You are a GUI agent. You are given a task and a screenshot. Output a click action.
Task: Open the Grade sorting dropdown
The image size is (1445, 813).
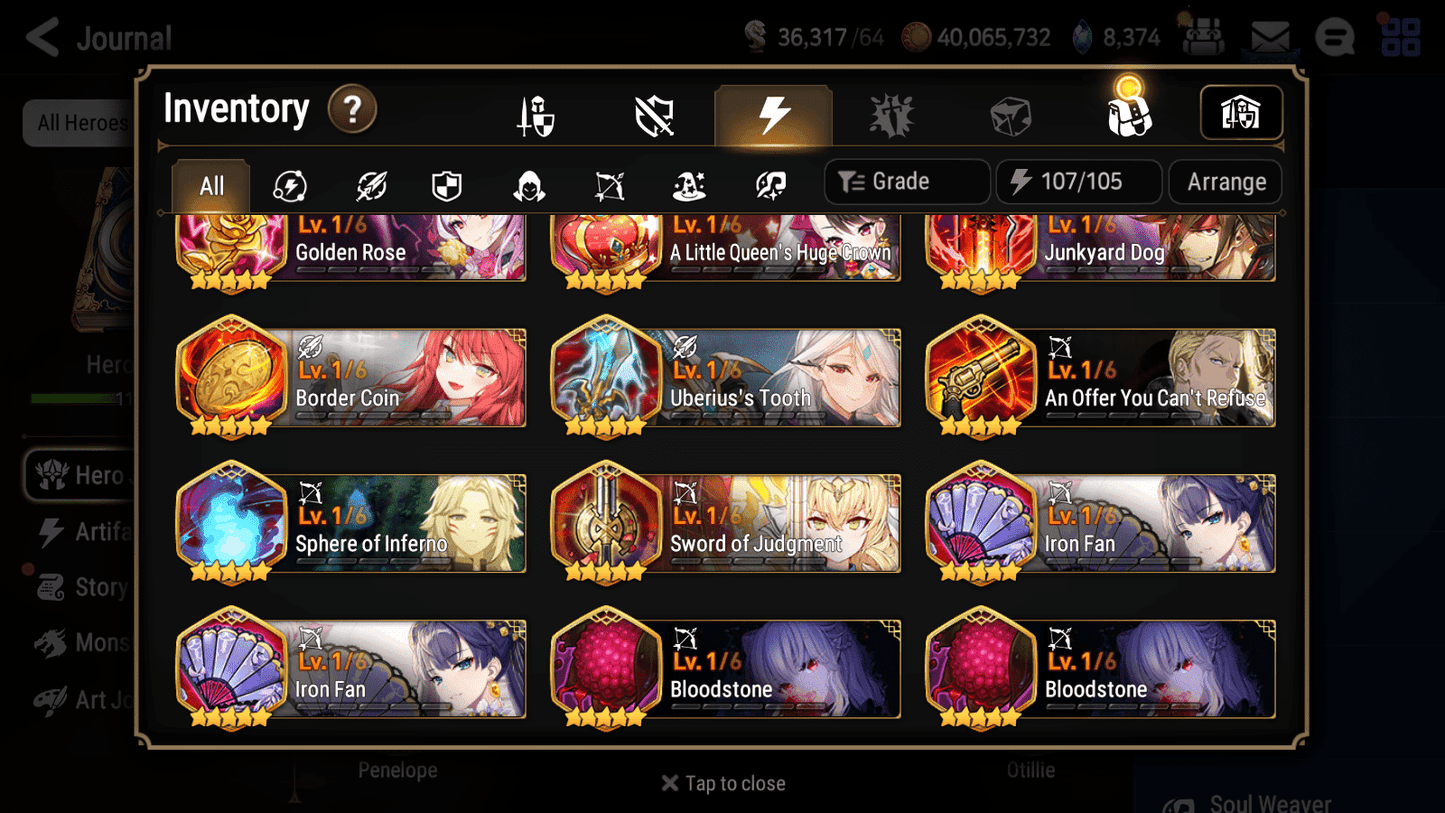[906, 181]
